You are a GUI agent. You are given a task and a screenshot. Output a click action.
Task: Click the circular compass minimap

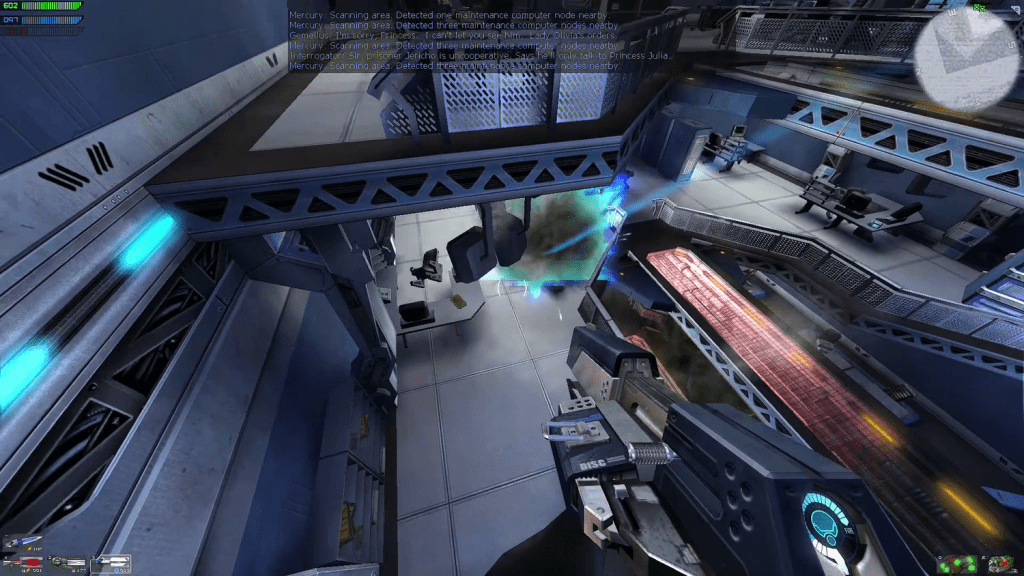click(x=969, y=60)
